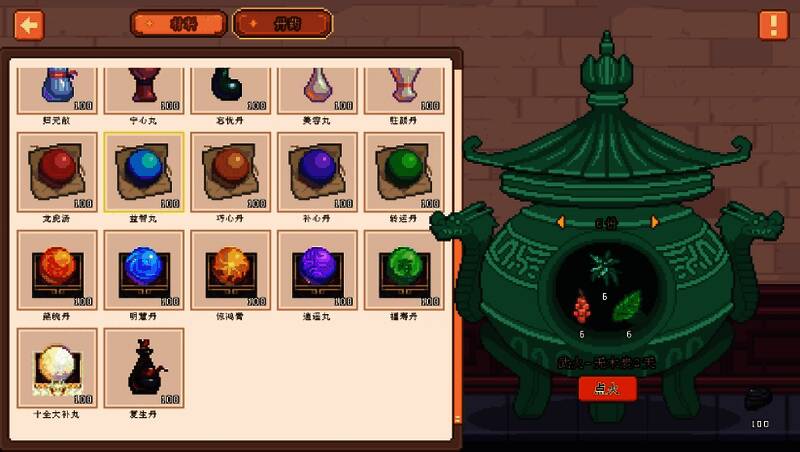Pick the golden orange orb recipe
This screenshot has width=800, height=452.
click(x=230, y=269)
